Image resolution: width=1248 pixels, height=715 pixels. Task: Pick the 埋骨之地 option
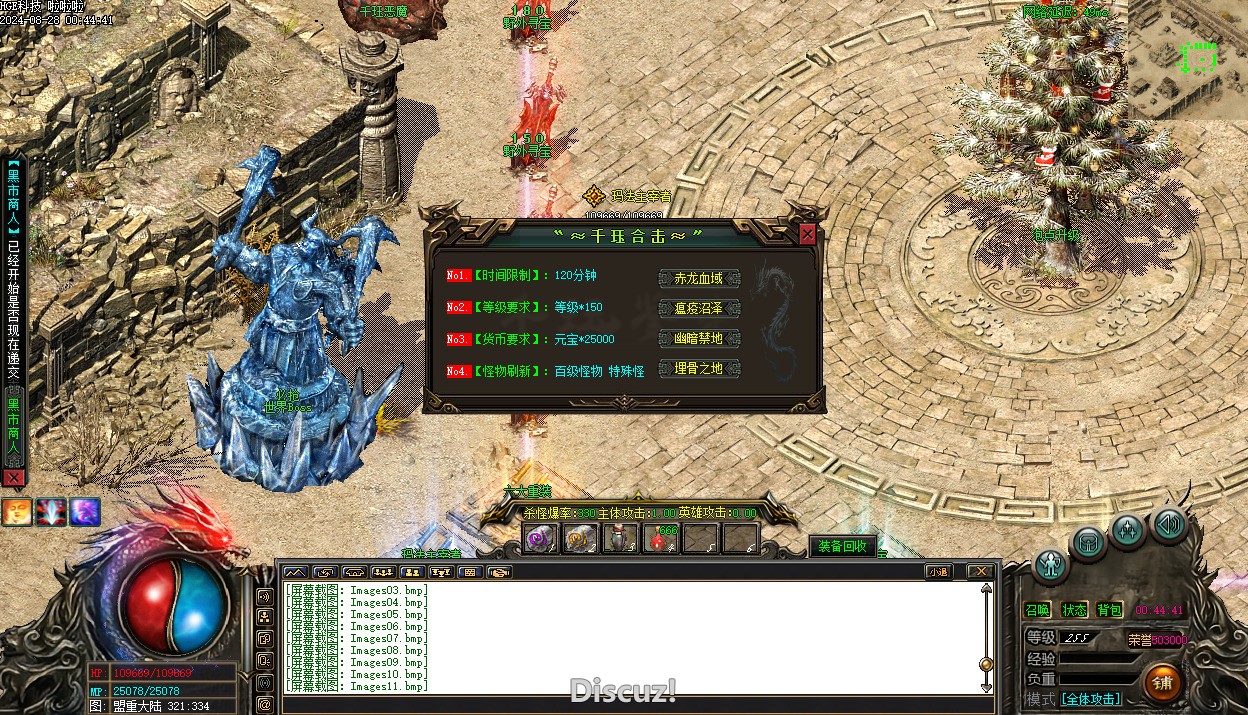[699, 369]
